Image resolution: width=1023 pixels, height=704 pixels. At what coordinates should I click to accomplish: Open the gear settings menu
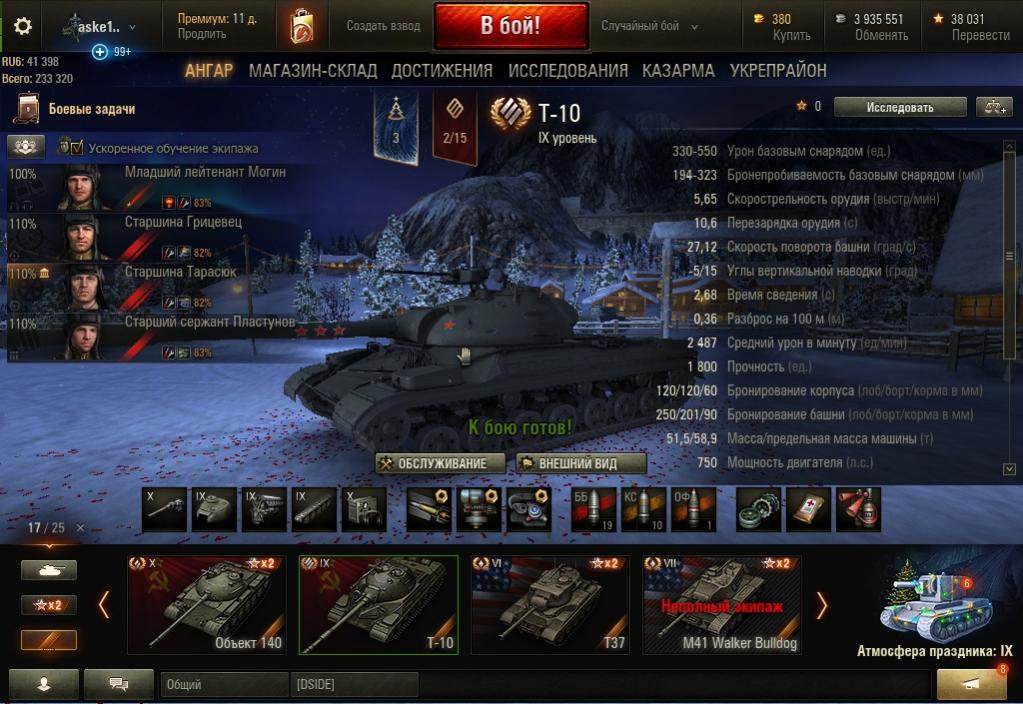tap(22, 26)
